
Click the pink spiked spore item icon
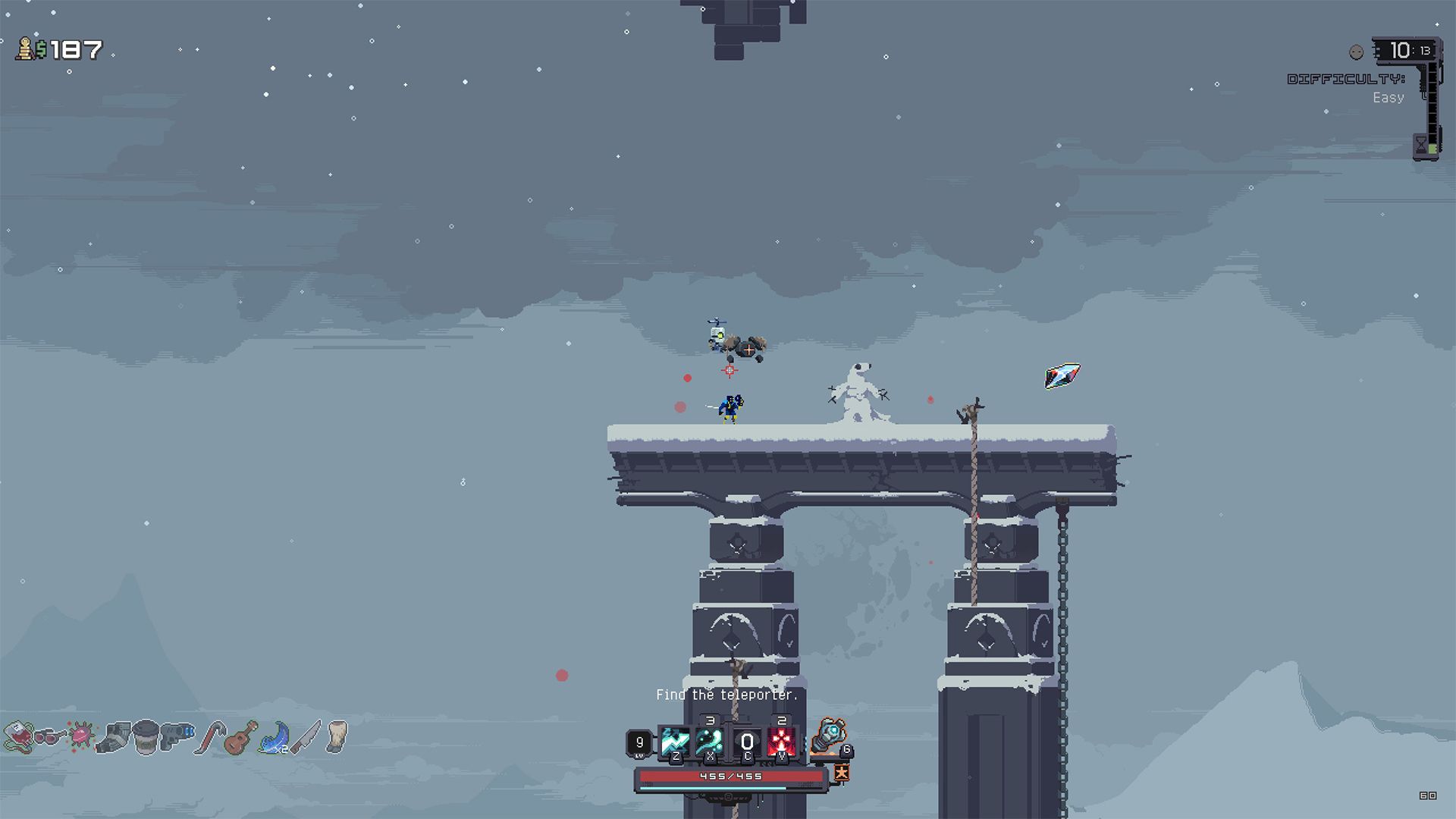[82, 736]
